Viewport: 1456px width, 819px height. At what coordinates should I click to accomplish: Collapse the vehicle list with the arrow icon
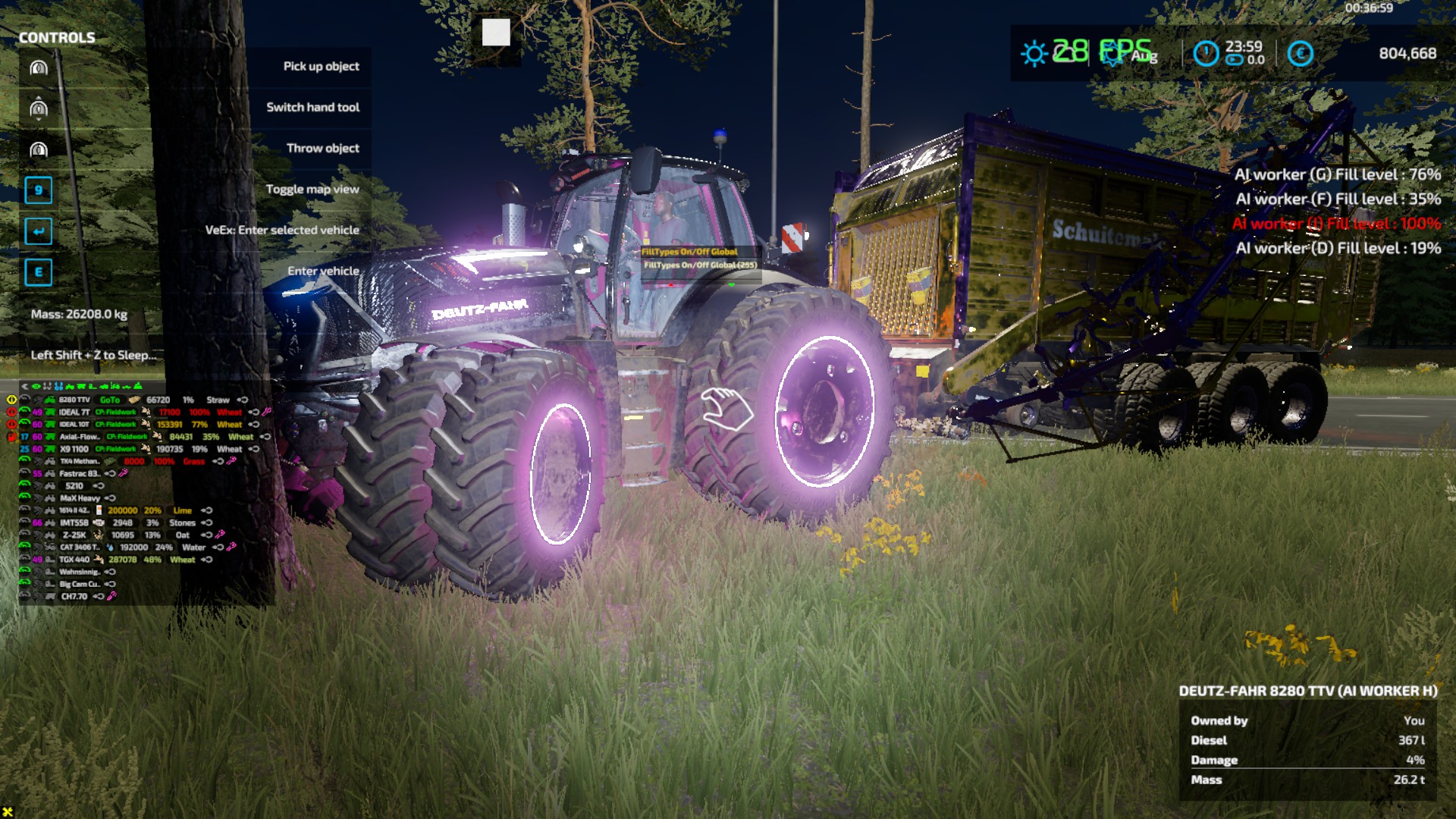click(24, 387)
